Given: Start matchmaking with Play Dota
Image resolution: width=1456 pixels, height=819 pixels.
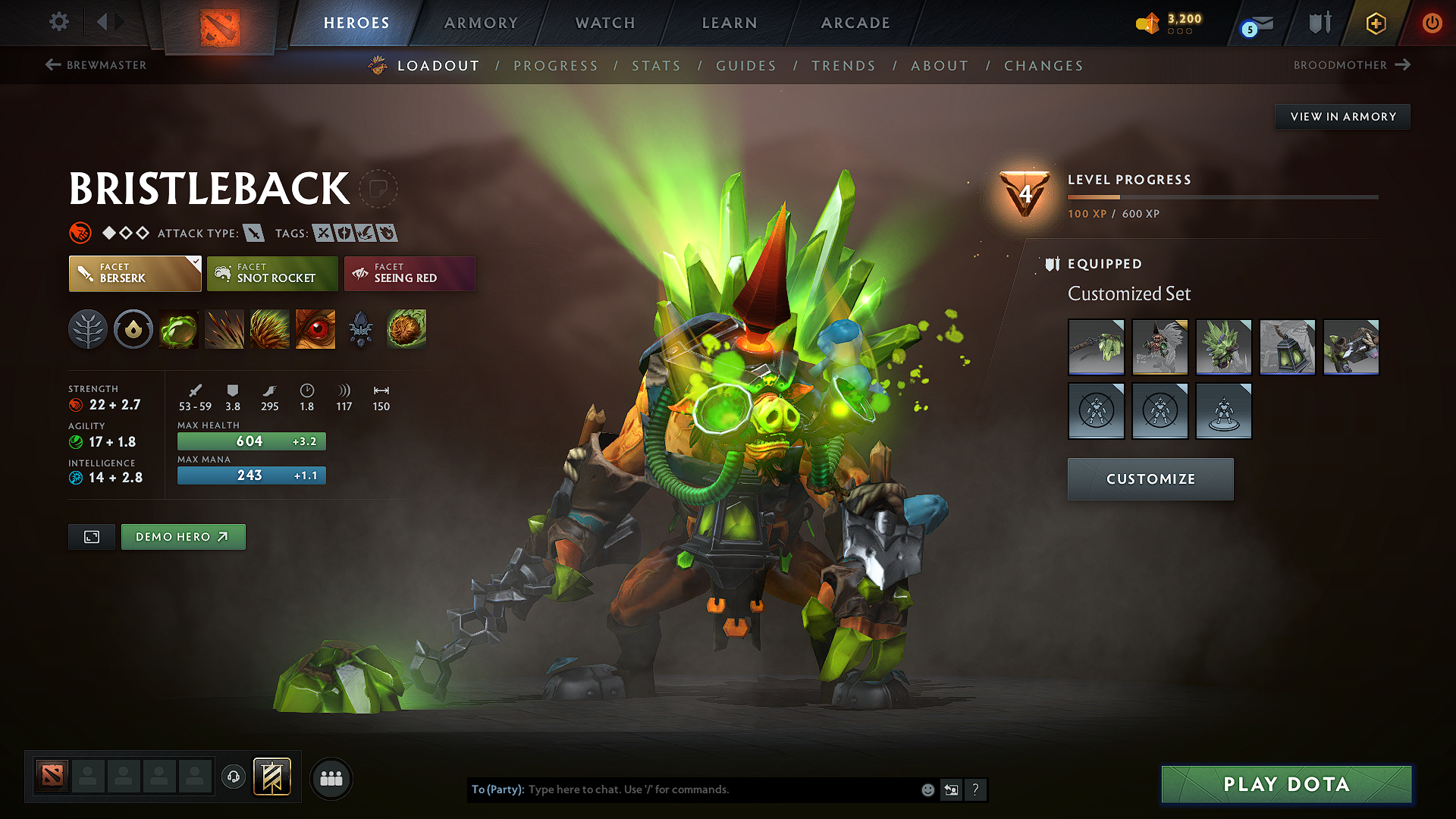Looking at the screenshot, I should point(1286,784).
